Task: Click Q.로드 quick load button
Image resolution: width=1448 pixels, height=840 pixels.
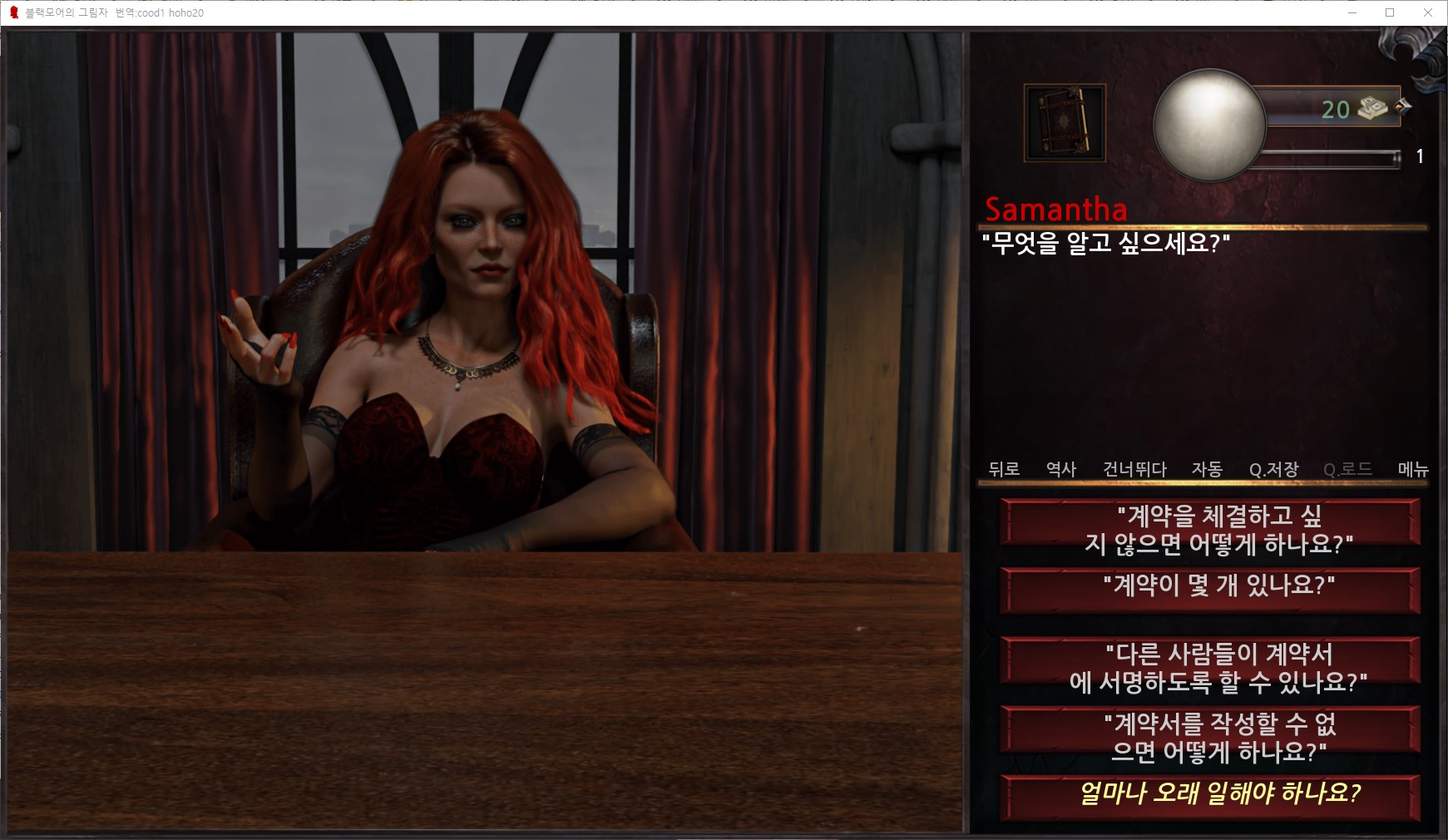Action: pos(1347,469)
